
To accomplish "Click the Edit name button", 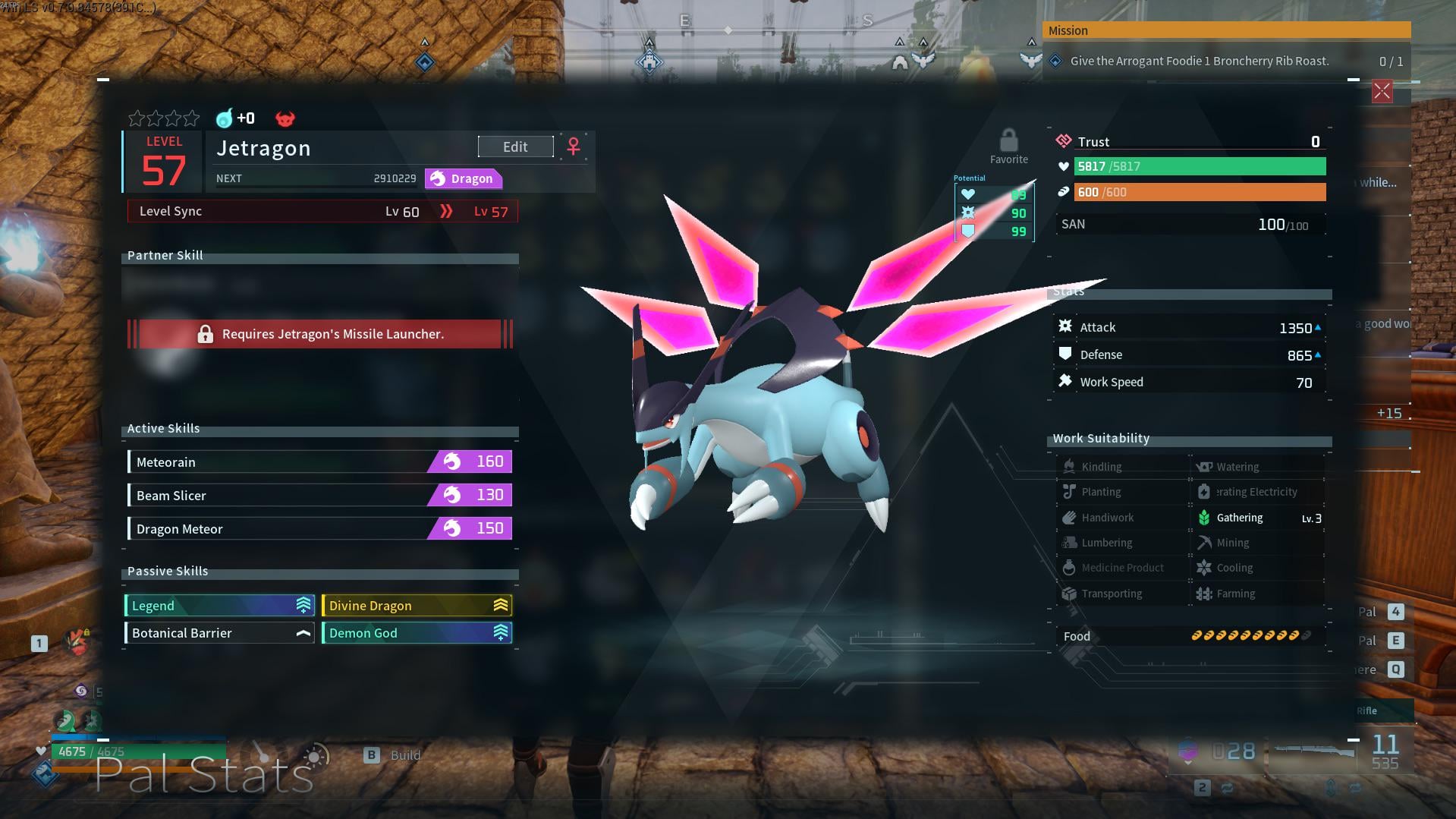I will pos(515,146).
